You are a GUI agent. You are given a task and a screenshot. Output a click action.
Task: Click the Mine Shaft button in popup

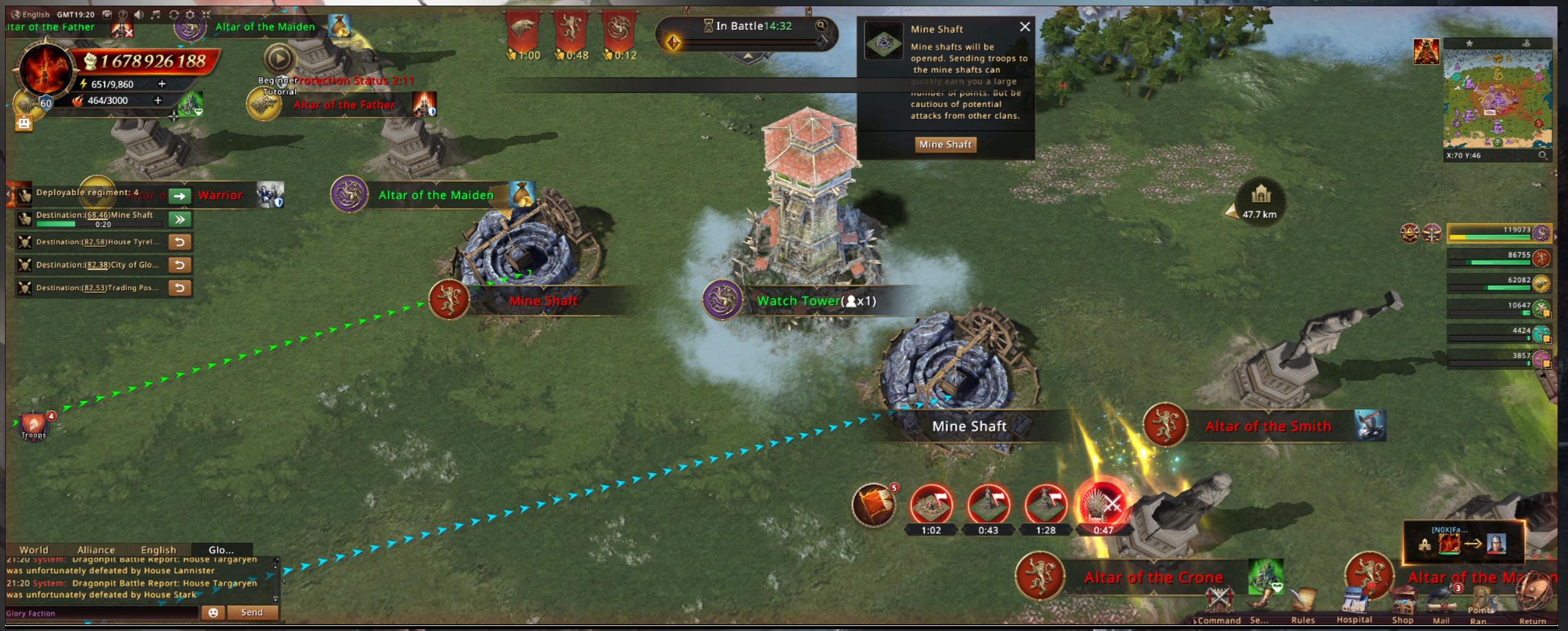tap(945, 145)
